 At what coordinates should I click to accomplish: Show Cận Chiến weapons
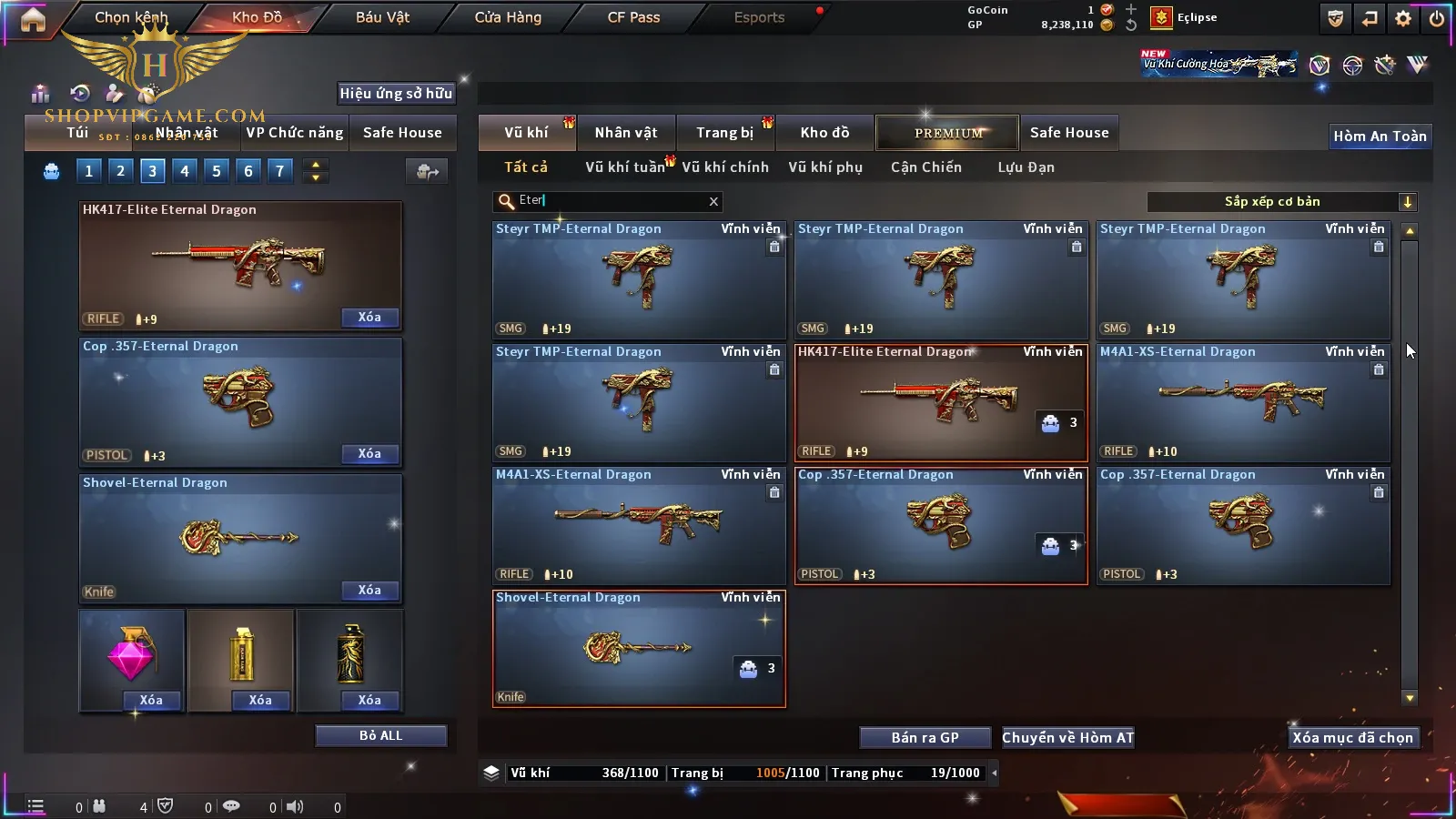(x=925, y=167)
